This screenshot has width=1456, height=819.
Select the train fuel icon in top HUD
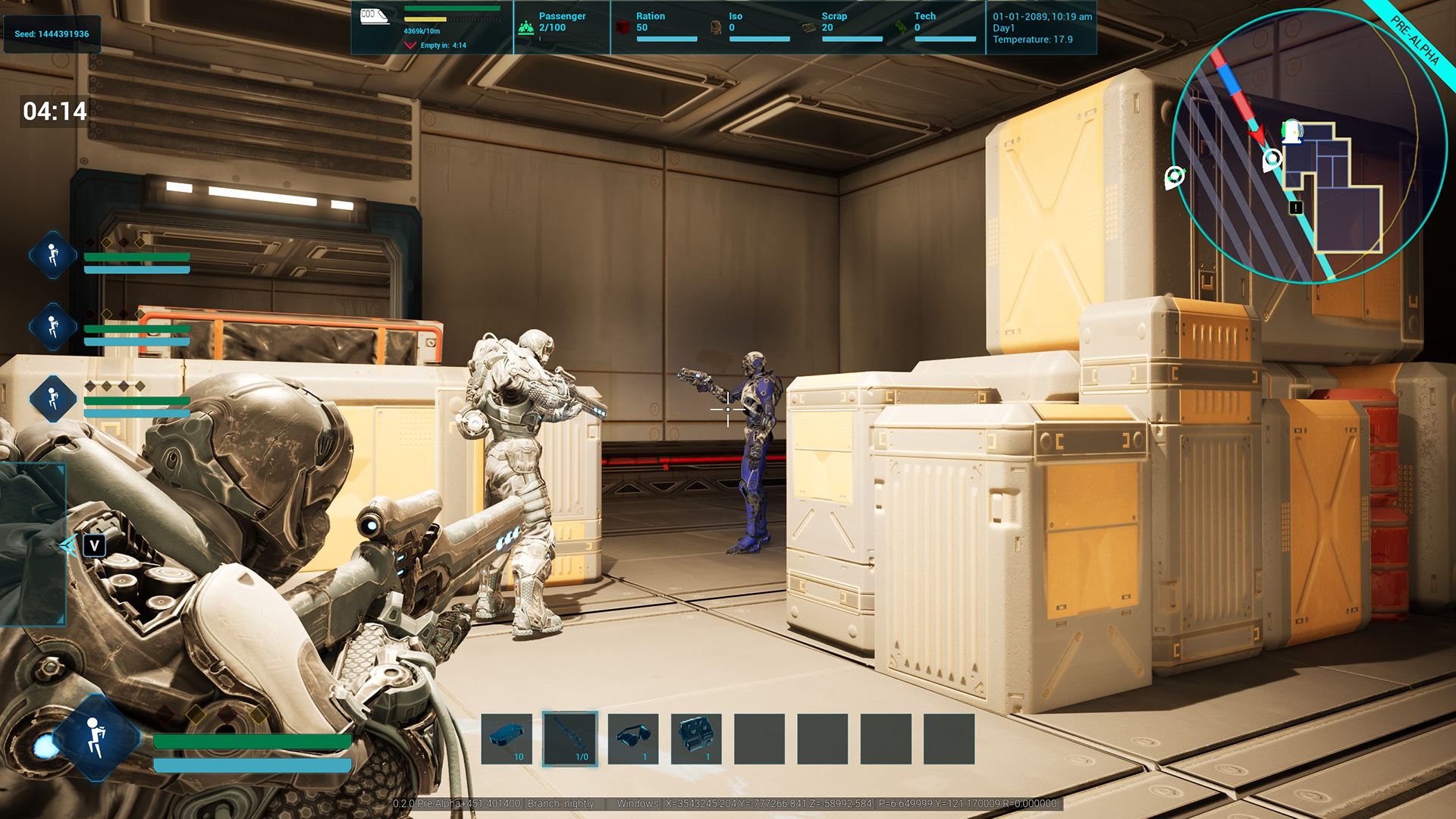click(x=374, y=17)
